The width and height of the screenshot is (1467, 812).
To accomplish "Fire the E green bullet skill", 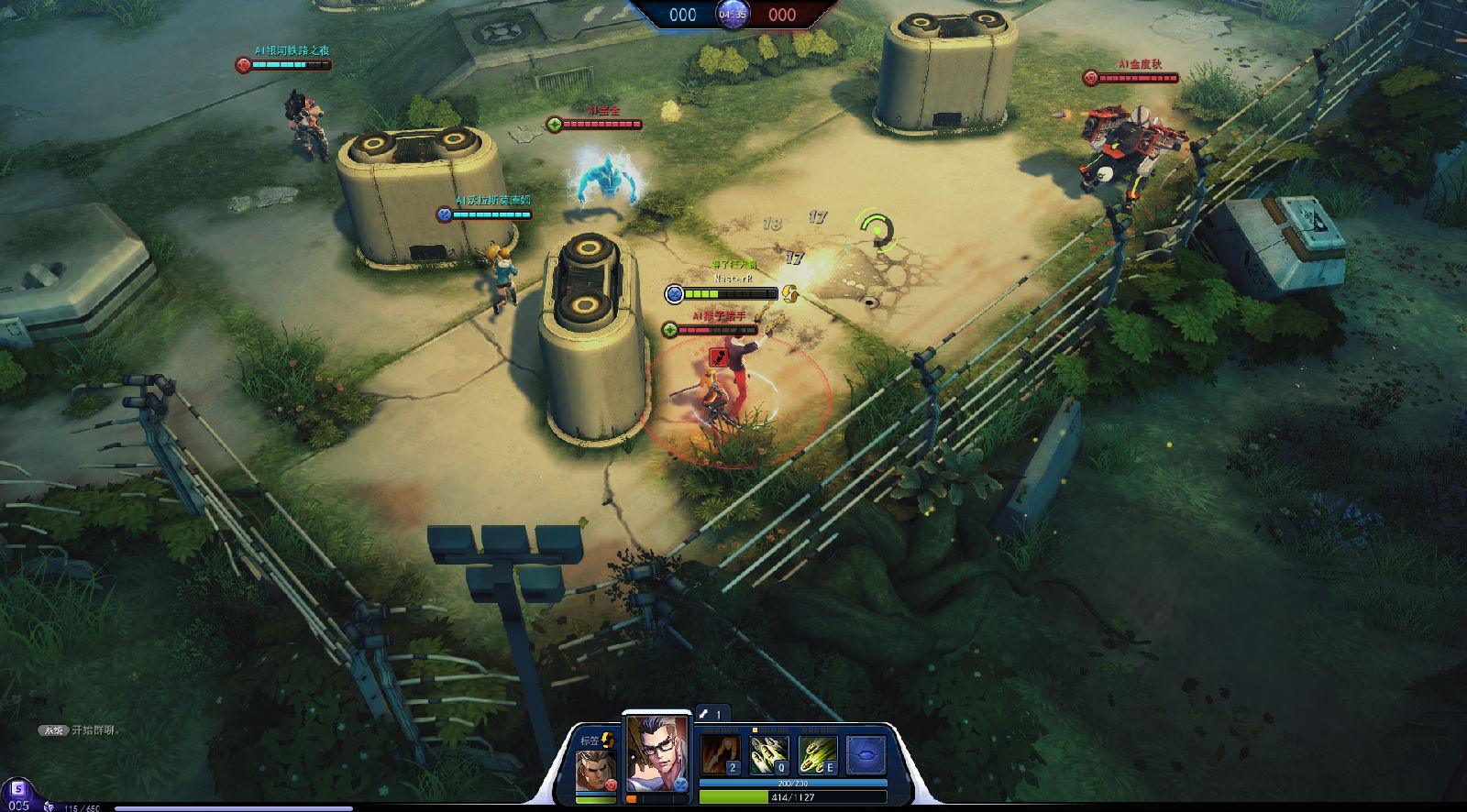I will (x=817, y=754).
